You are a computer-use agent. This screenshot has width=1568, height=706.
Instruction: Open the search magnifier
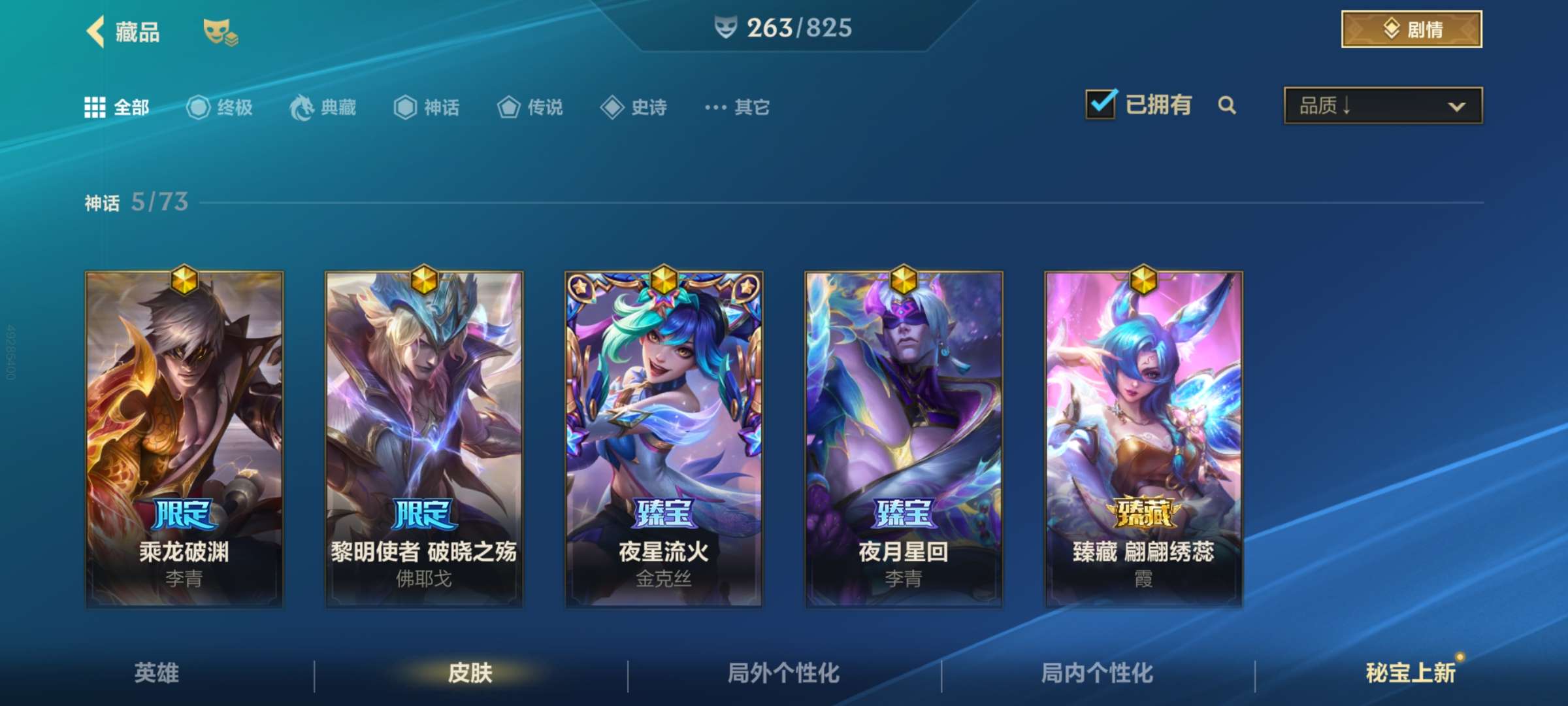tap(1227, 105)
